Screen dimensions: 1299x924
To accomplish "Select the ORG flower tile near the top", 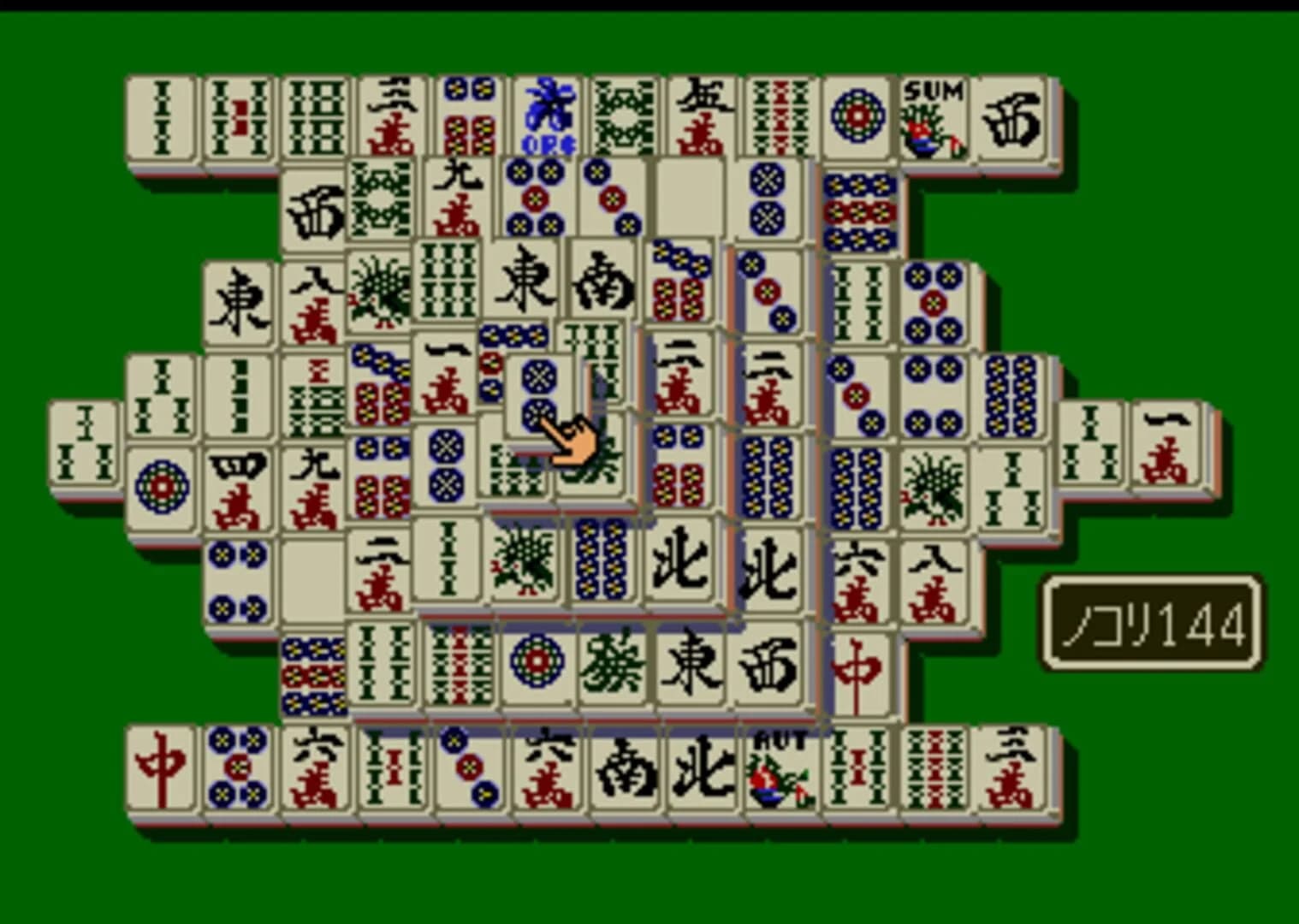I will pos(548,115).
